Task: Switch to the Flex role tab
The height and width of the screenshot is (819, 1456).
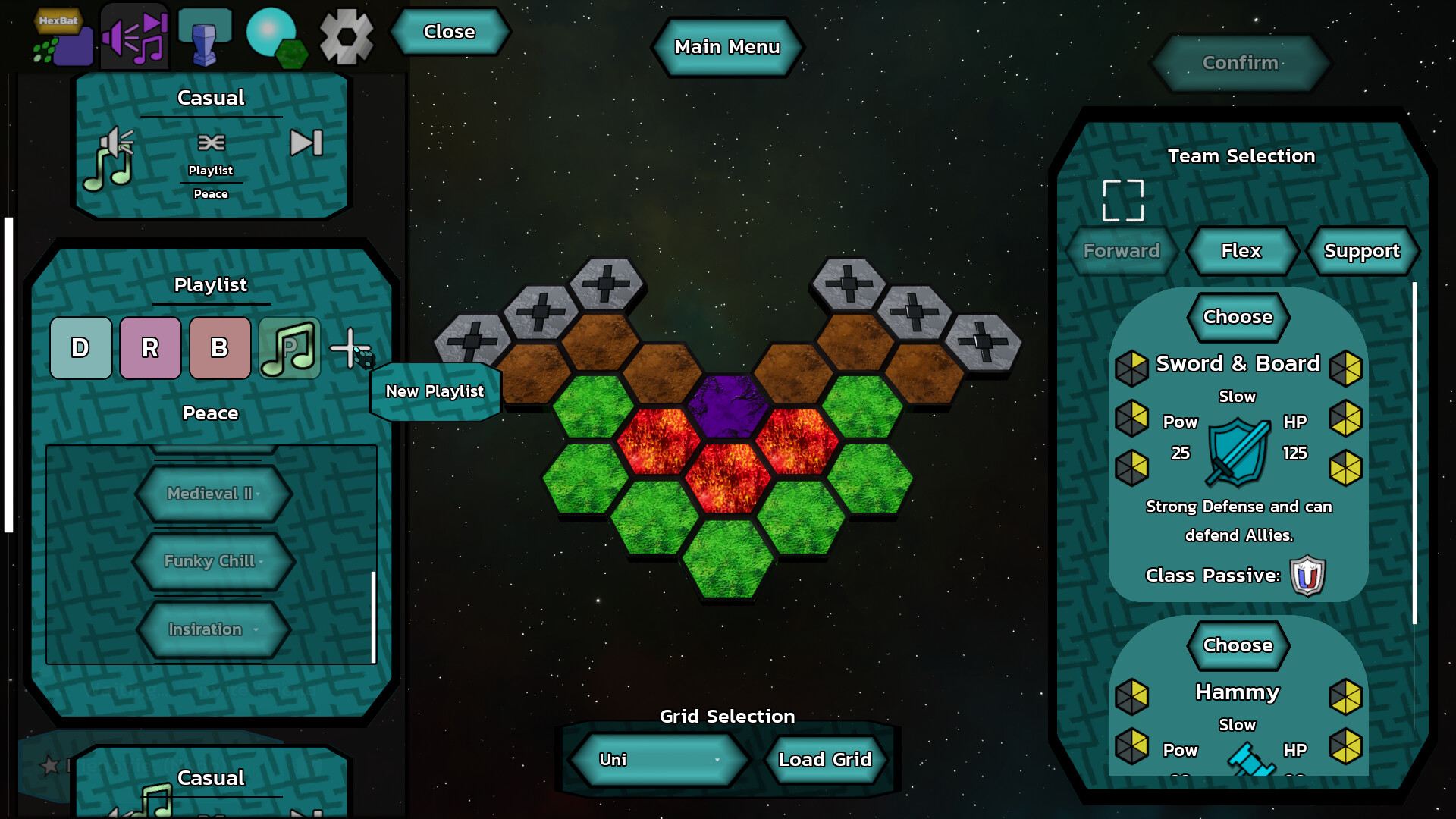Action: (1241, 251)
